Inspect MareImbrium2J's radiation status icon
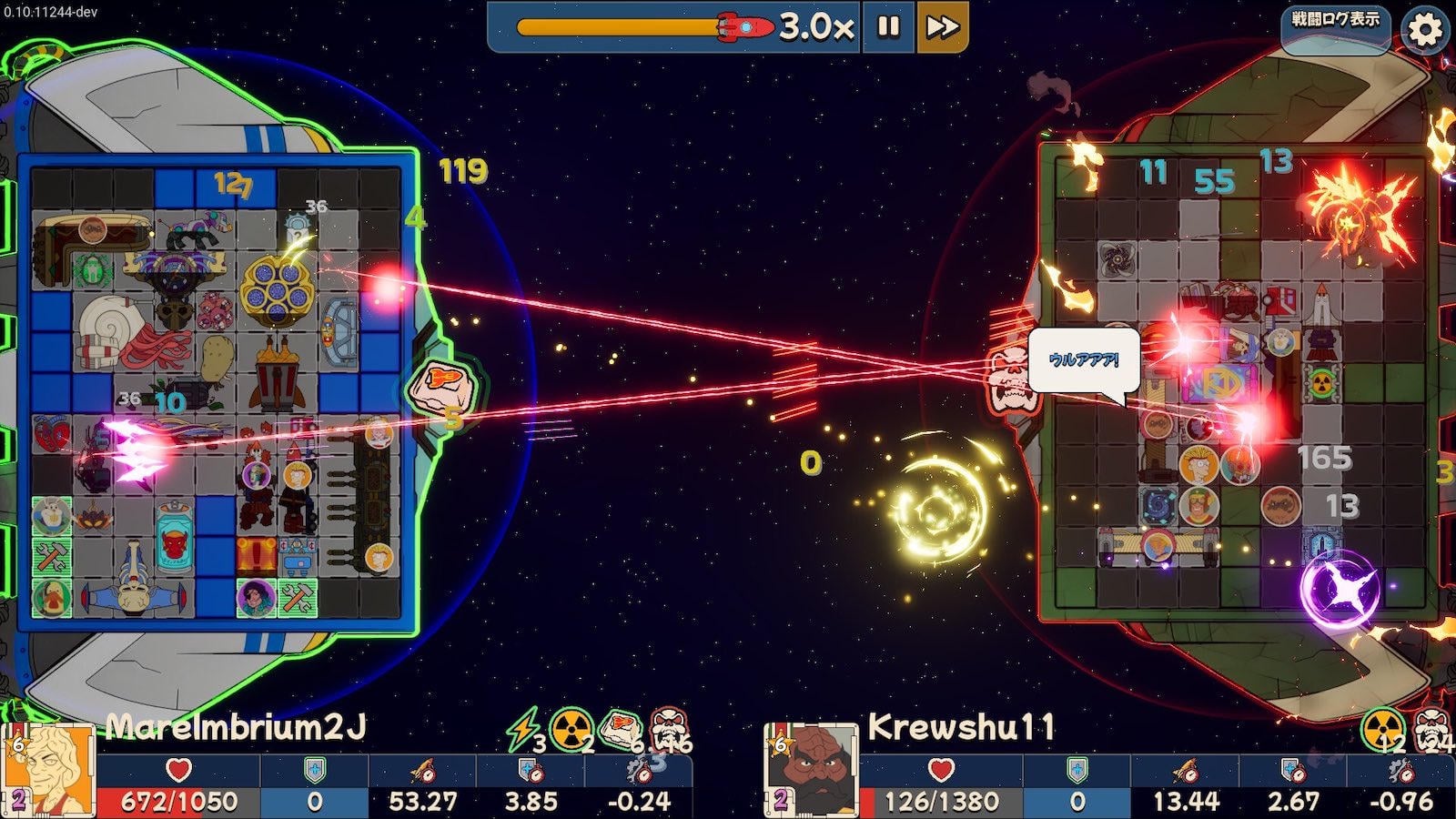Viewport: 1456px width, 819px height. click(x=571, y=730)
